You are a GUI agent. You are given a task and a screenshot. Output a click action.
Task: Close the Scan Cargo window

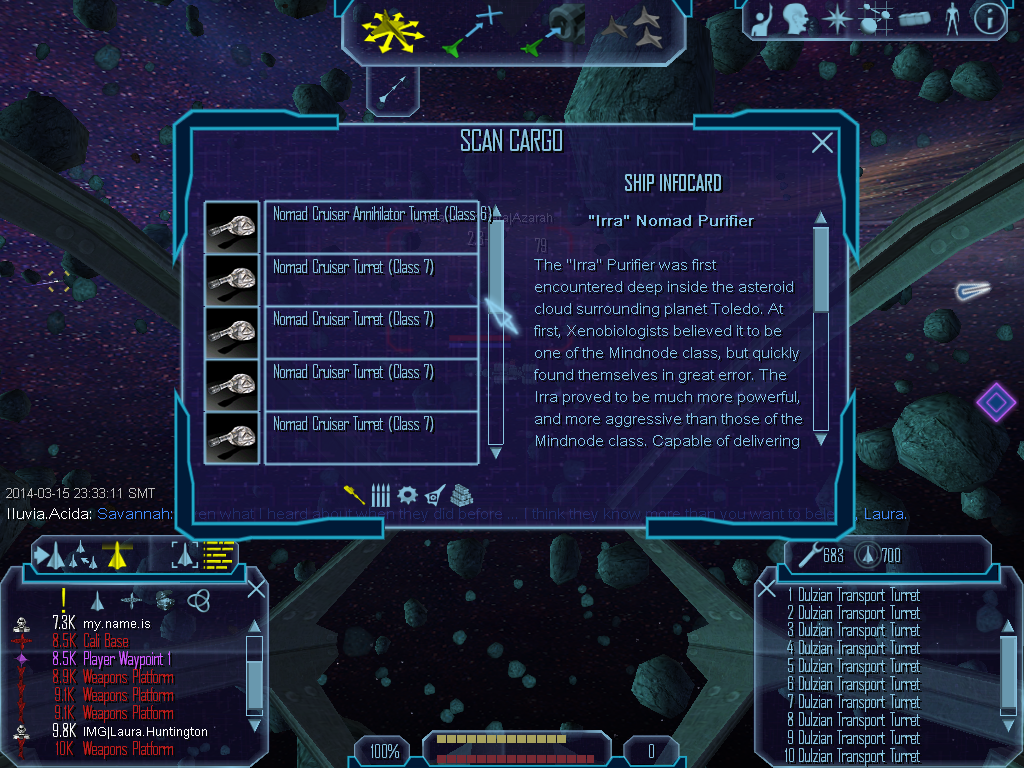coord(822,143)
